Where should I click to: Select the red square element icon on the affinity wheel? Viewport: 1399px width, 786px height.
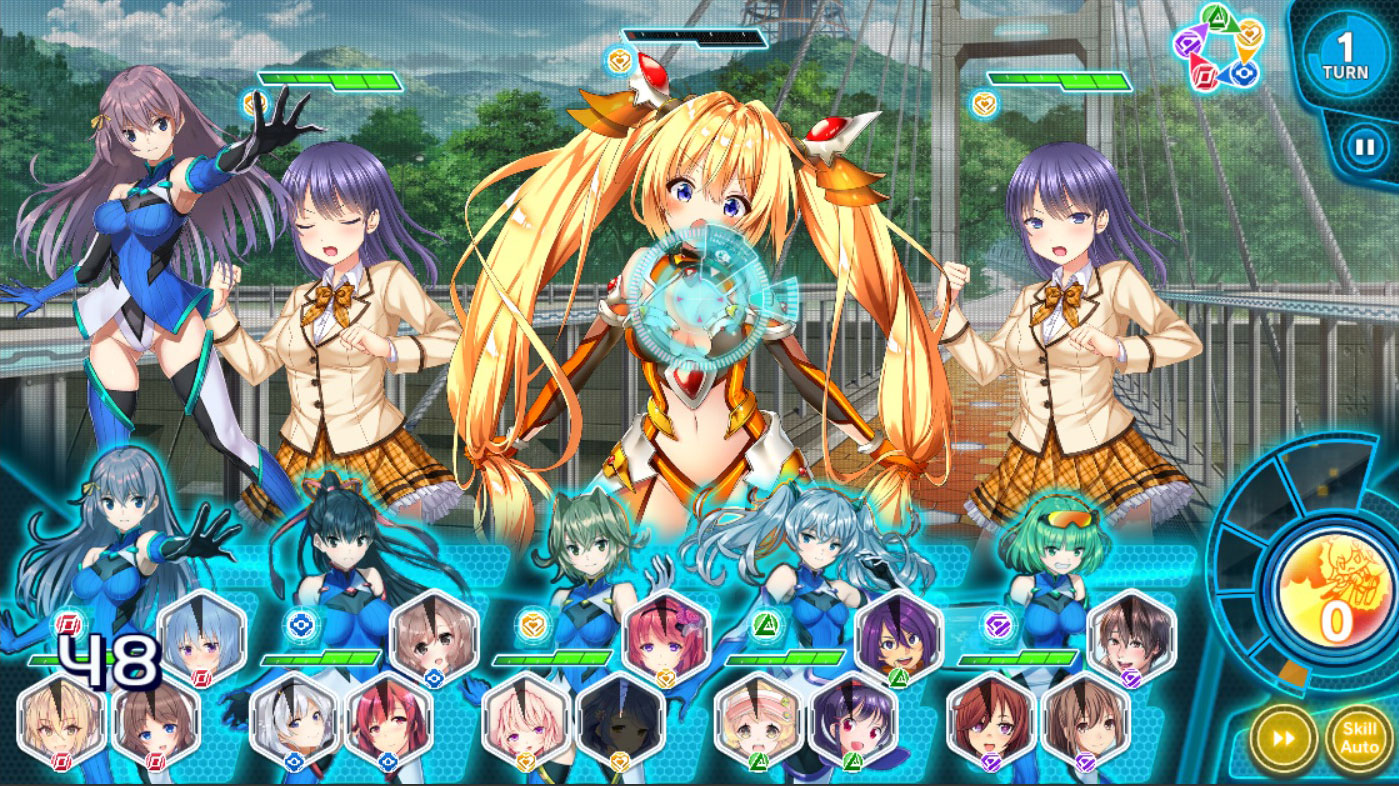[1203, 72]
